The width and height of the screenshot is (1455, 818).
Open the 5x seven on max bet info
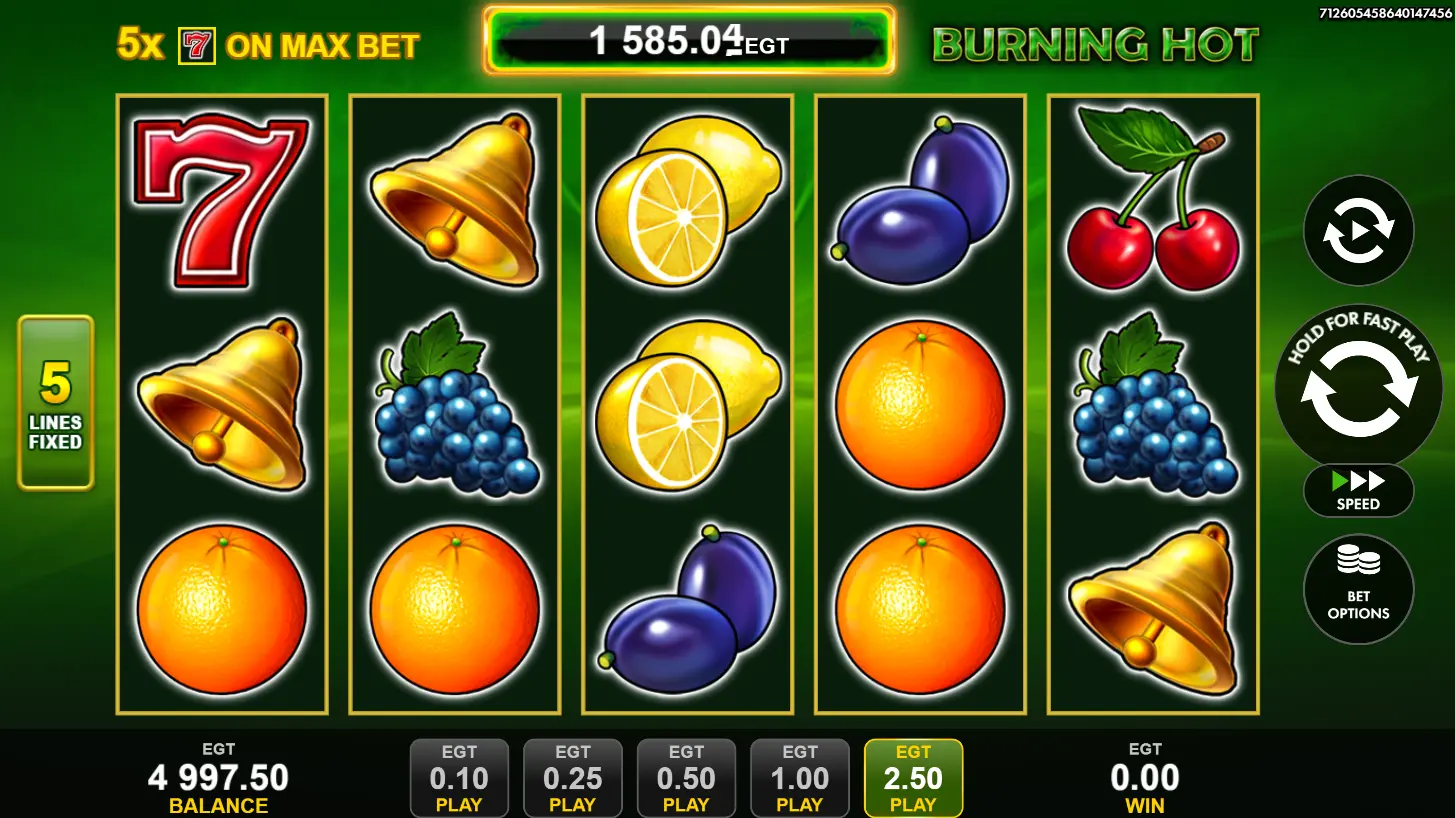(x=268, y=45)
